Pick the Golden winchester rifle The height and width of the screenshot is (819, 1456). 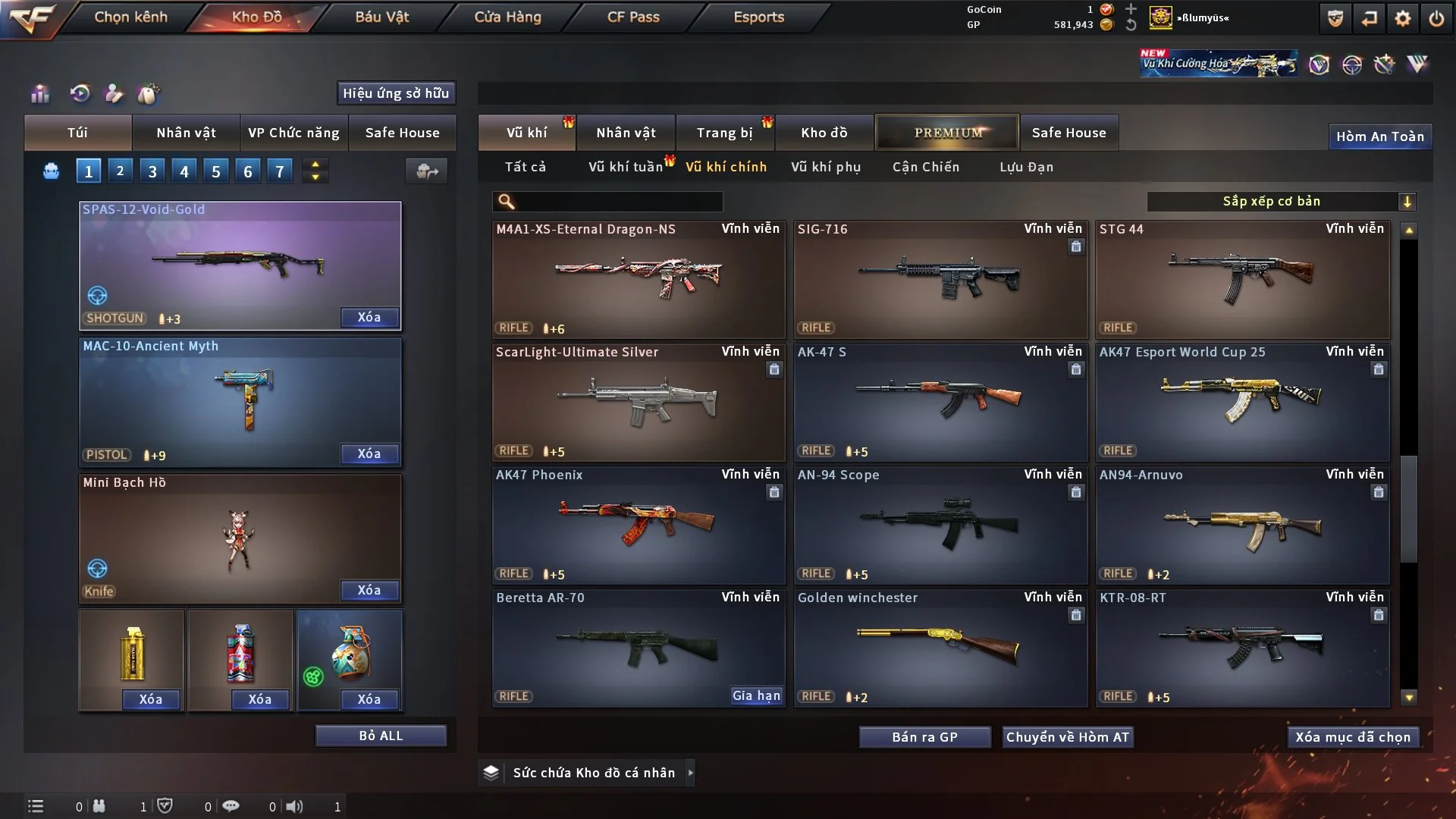coord(940,648)
